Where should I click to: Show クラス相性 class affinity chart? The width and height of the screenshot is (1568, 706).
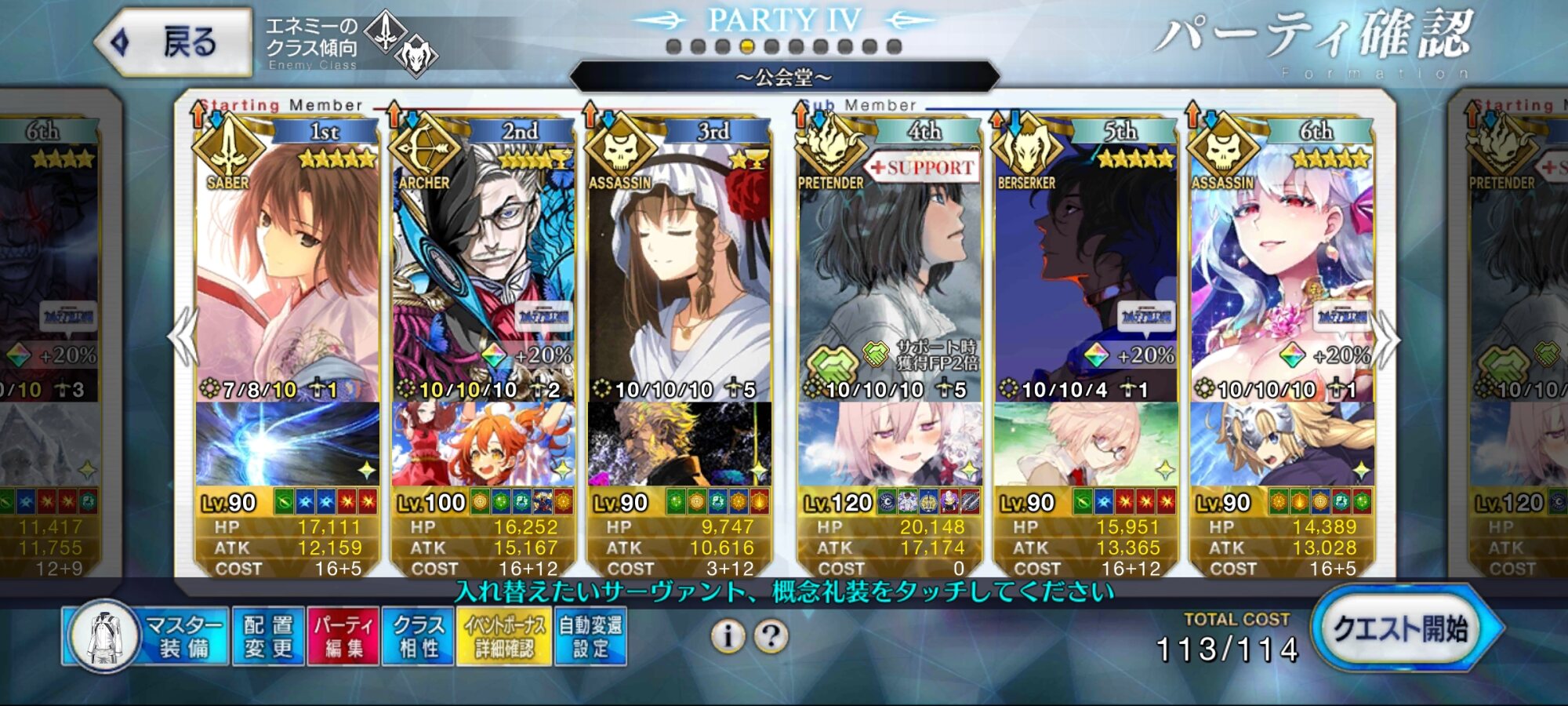(418, 636)
